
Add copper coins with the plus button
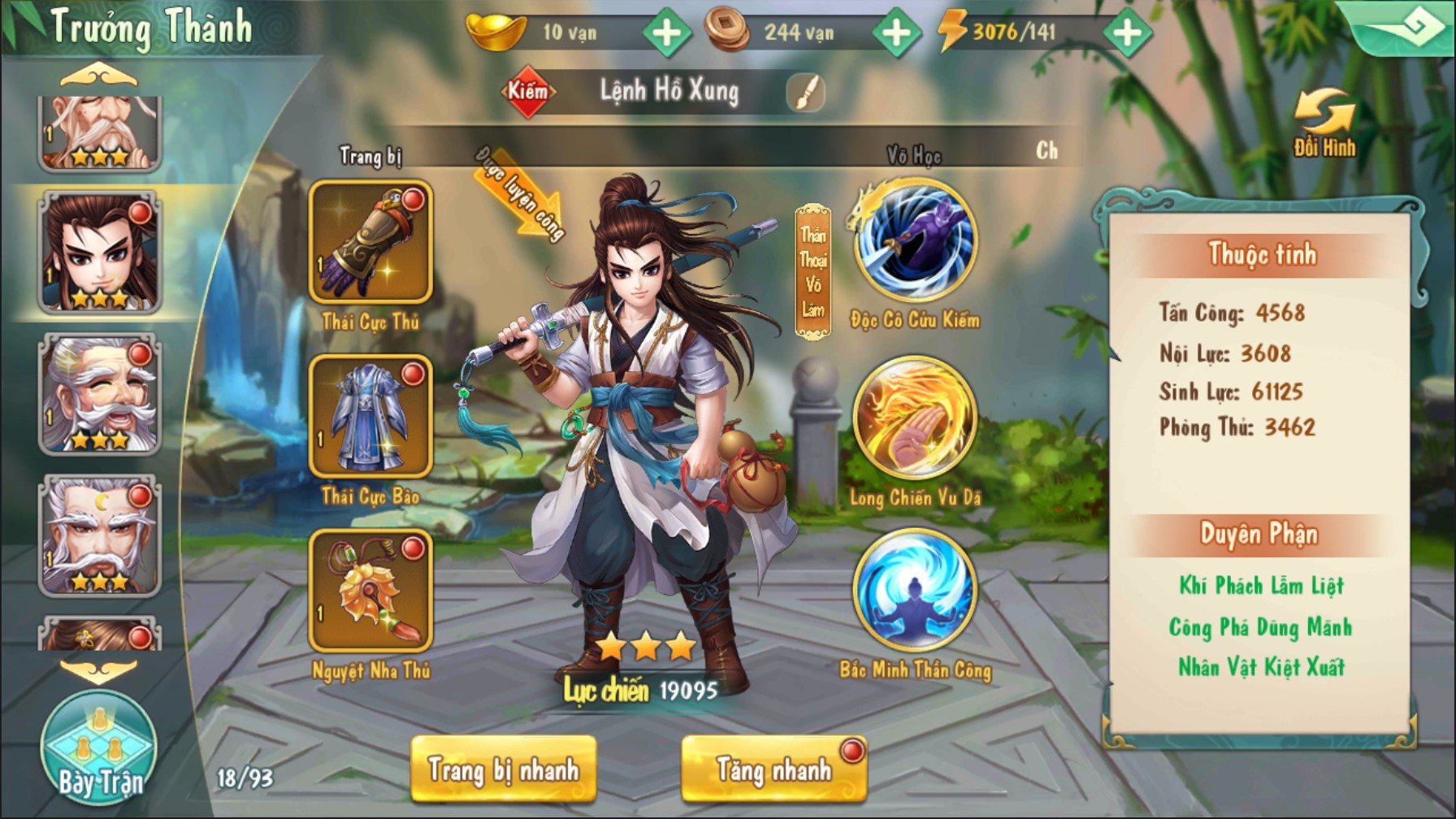(x=895, y=32)
